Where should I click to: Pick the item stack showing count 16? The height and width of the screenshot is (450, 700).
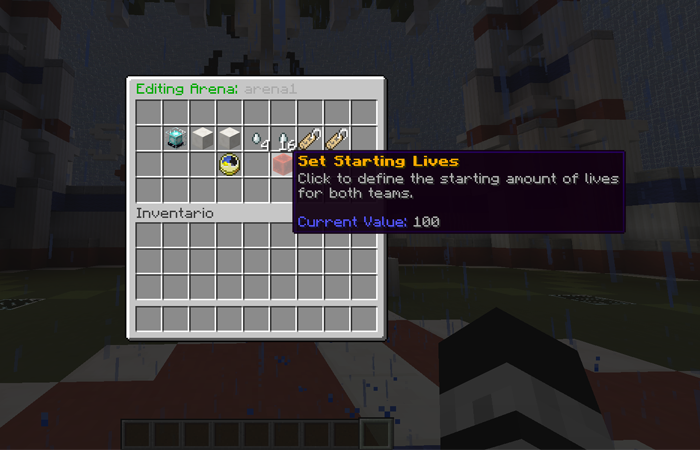point(285,138)
